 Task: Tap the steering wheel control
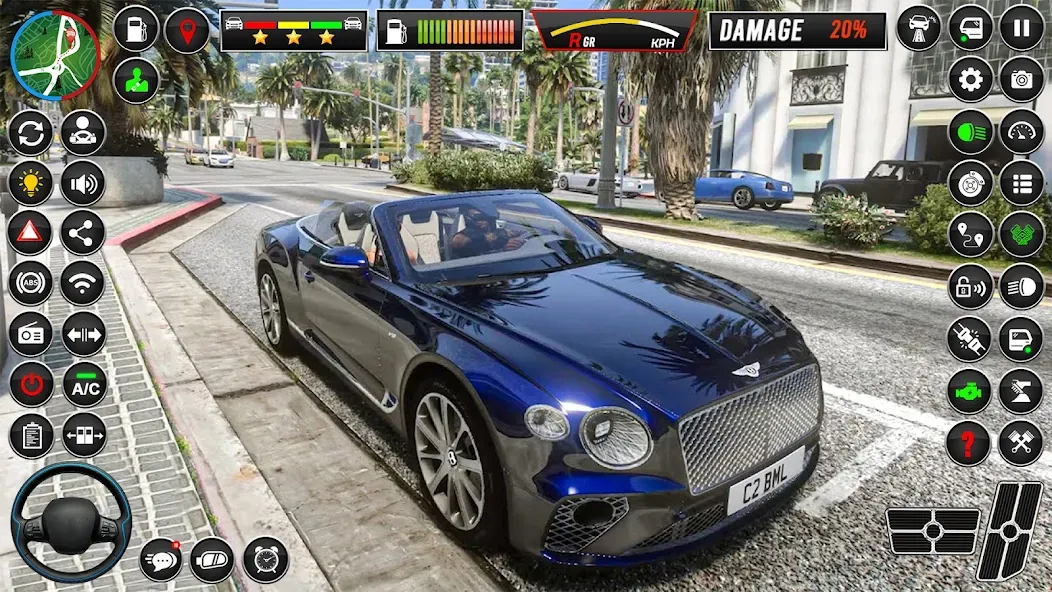coord(71,521)
